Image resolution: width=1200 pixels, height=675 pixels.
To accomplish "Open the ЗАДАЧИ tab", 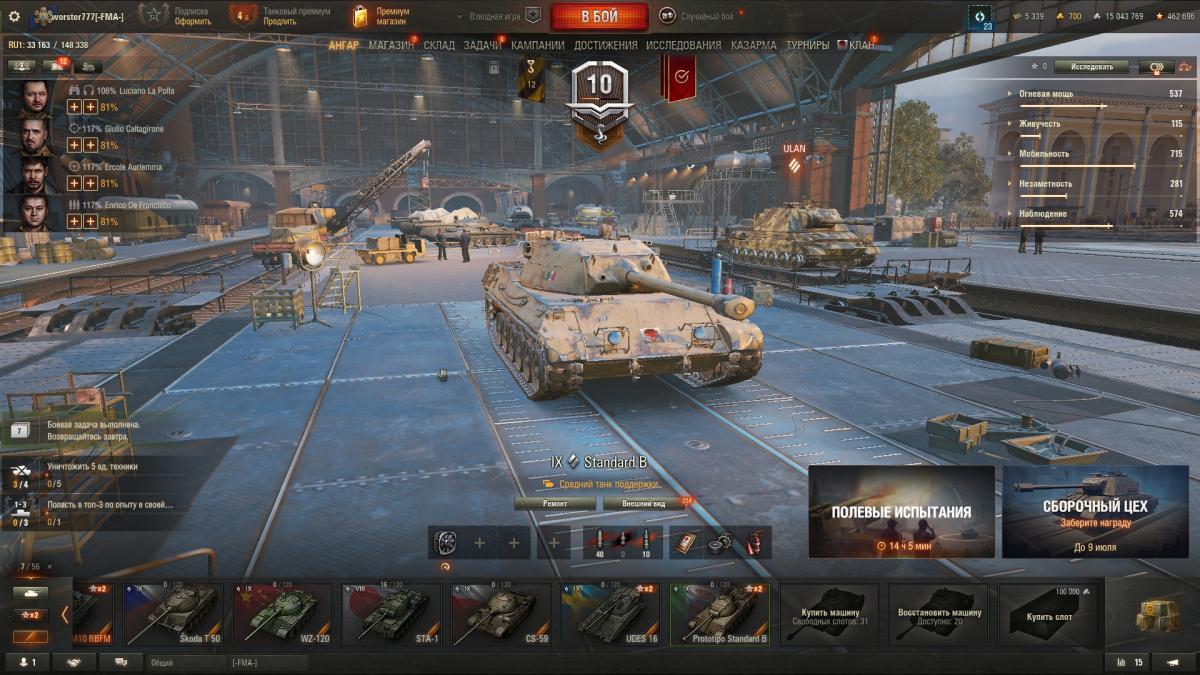I will click(x=483, y=45).
